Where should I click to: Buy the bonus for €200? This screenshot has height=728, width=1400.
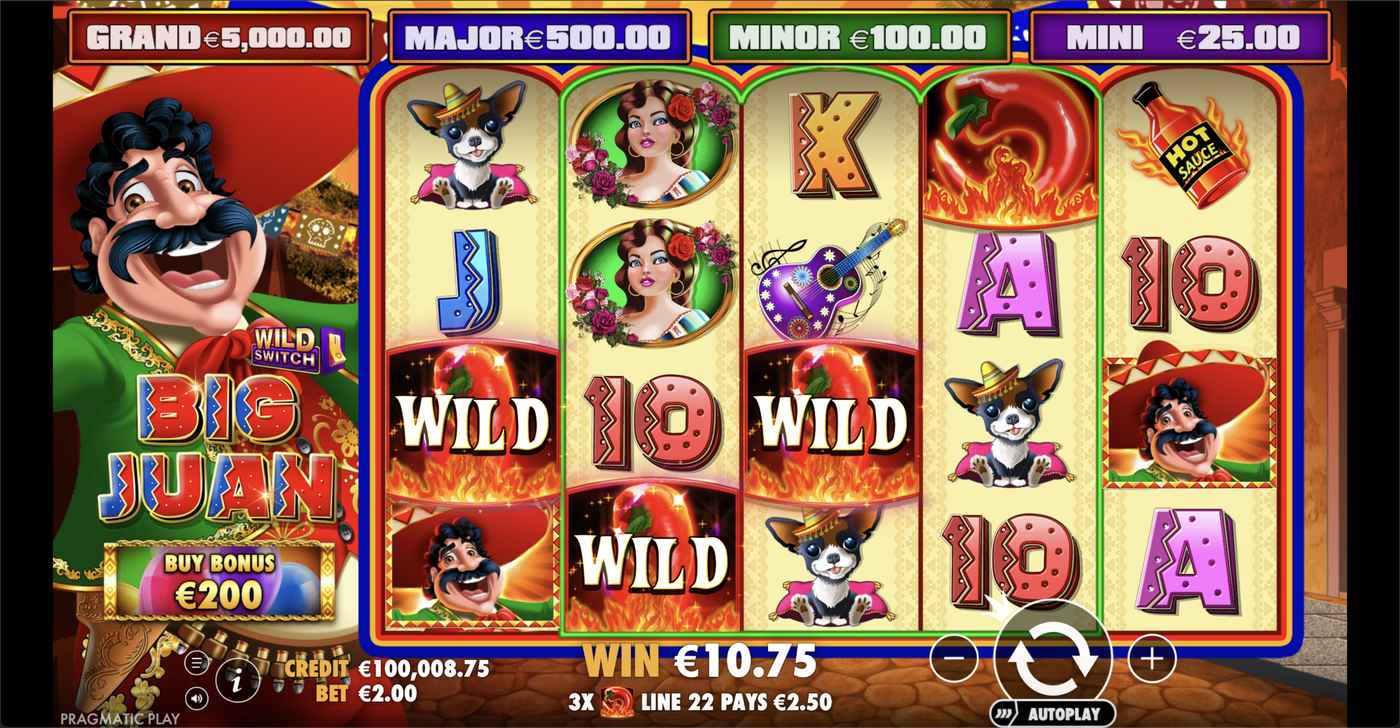pos(219,582)
